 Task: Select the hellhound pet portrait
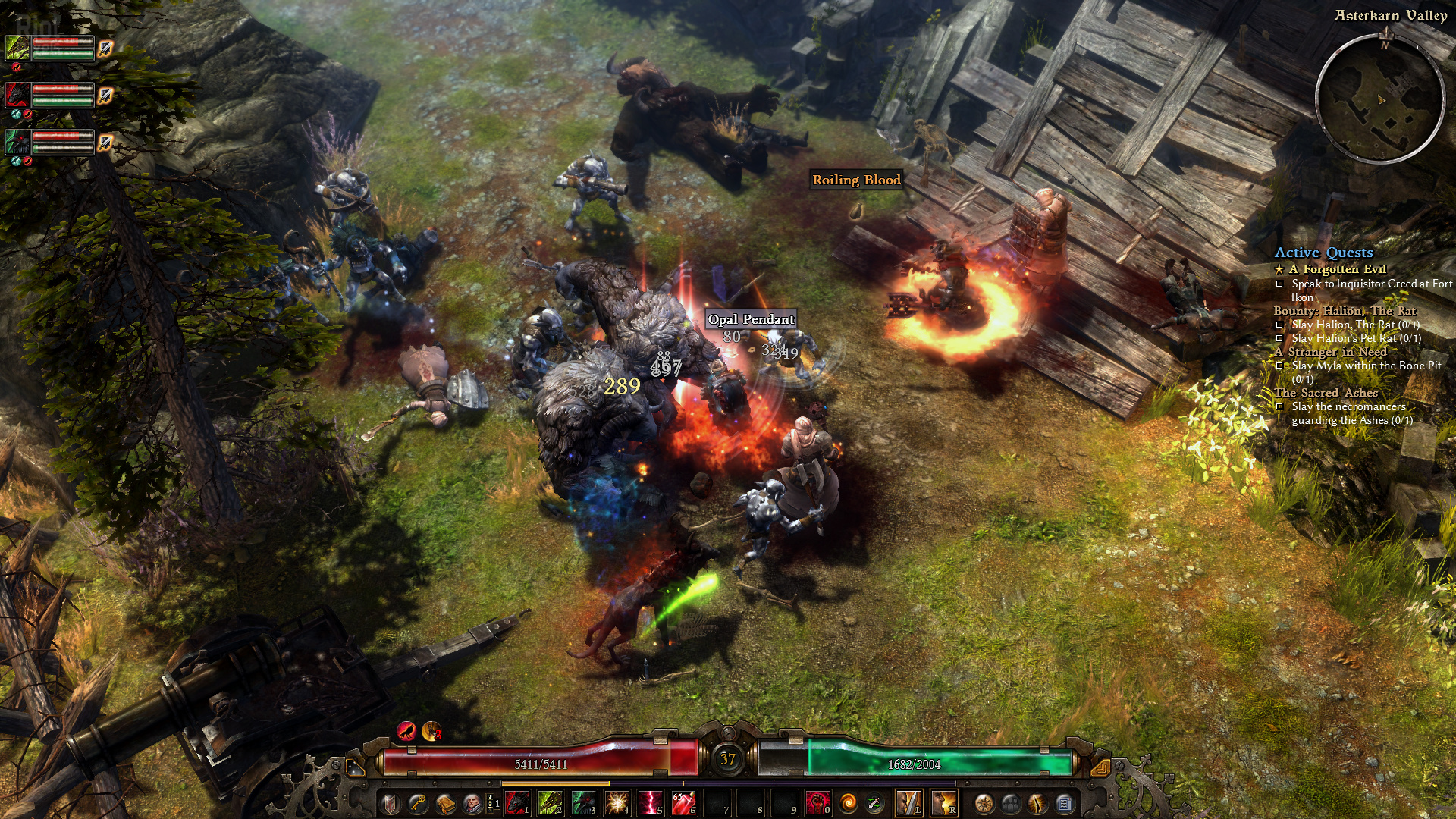[17, 95]
